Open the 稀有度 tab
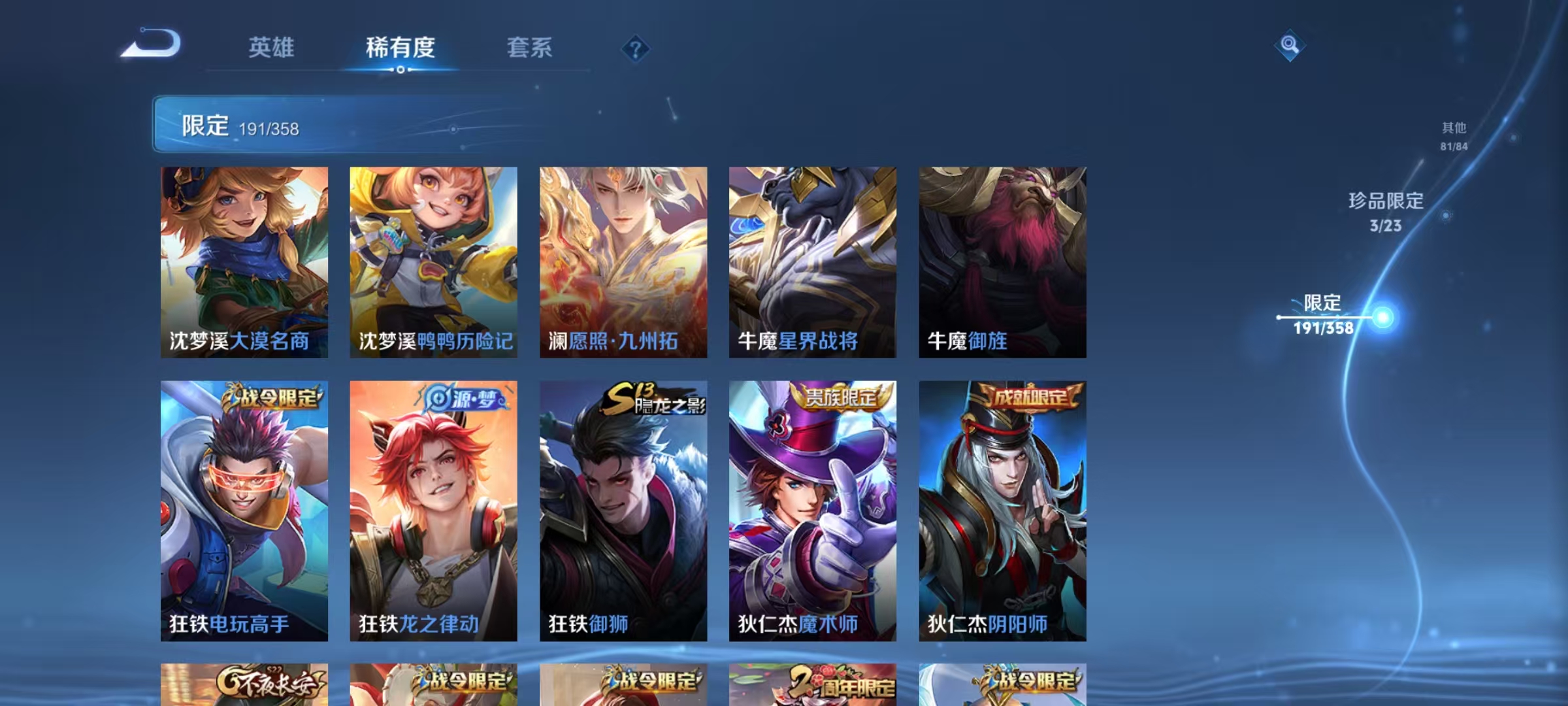 400,47
